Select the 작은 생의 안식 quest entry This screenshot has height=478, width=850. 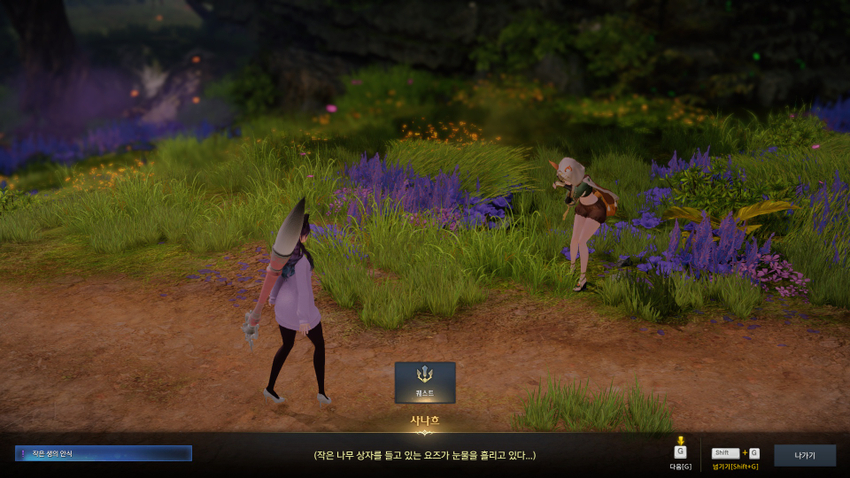104,453
